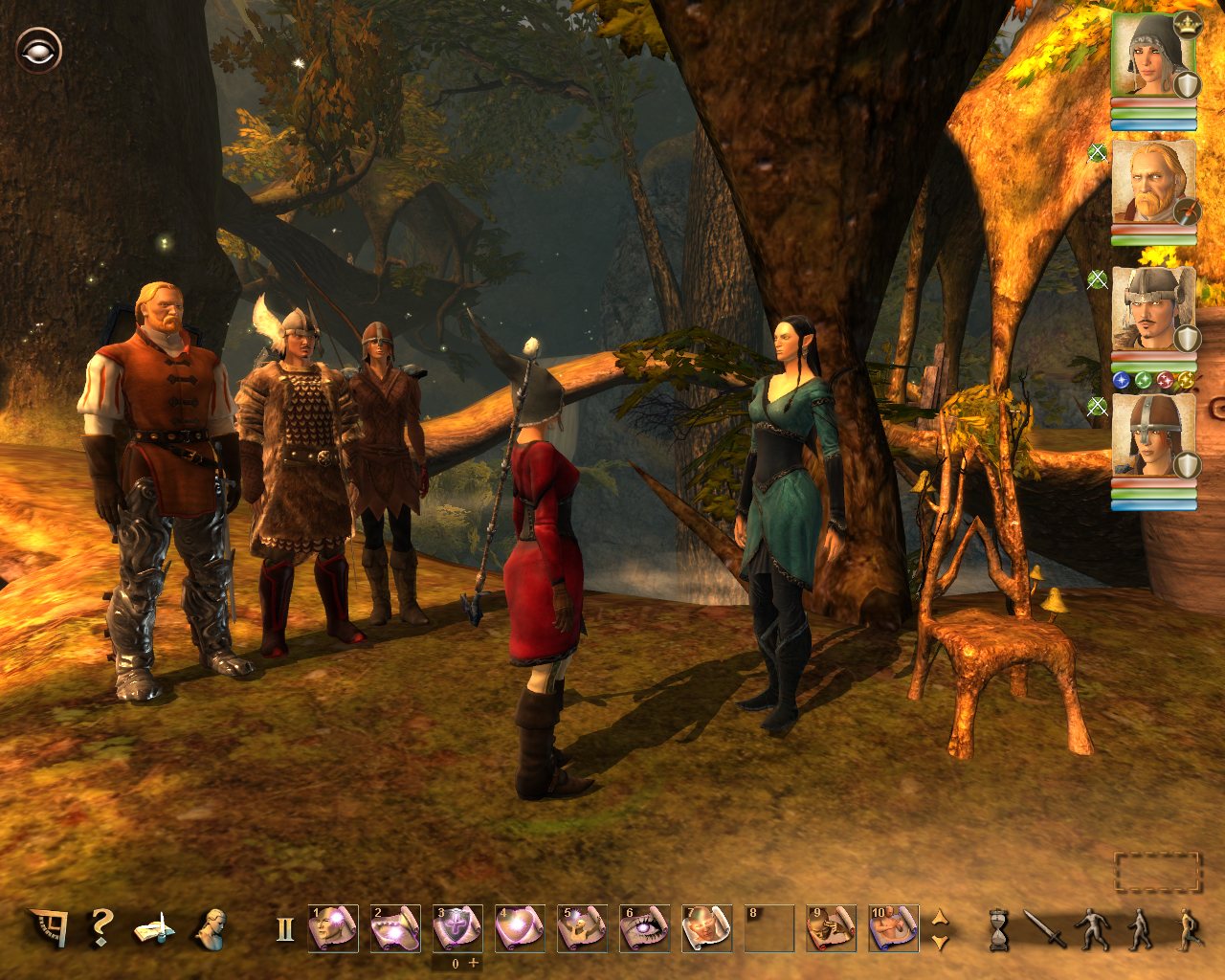Click the quickbar up arrow
Viewport: 1225px width, 980px height.
coord(940,916)
